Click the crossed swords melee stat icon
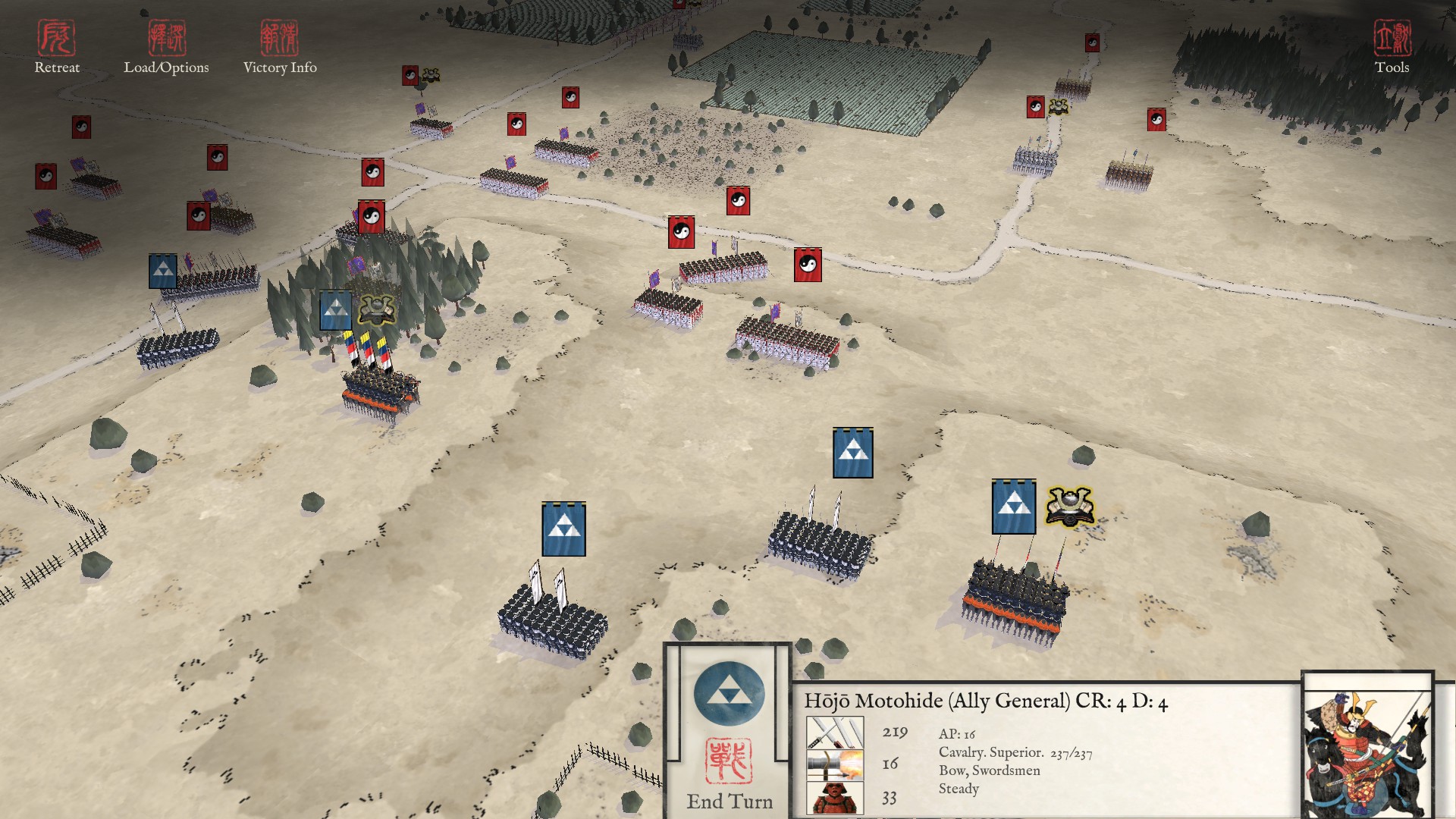Image resolution: width=1456 pixels, height=819 pixels. (x=836, y=732)
